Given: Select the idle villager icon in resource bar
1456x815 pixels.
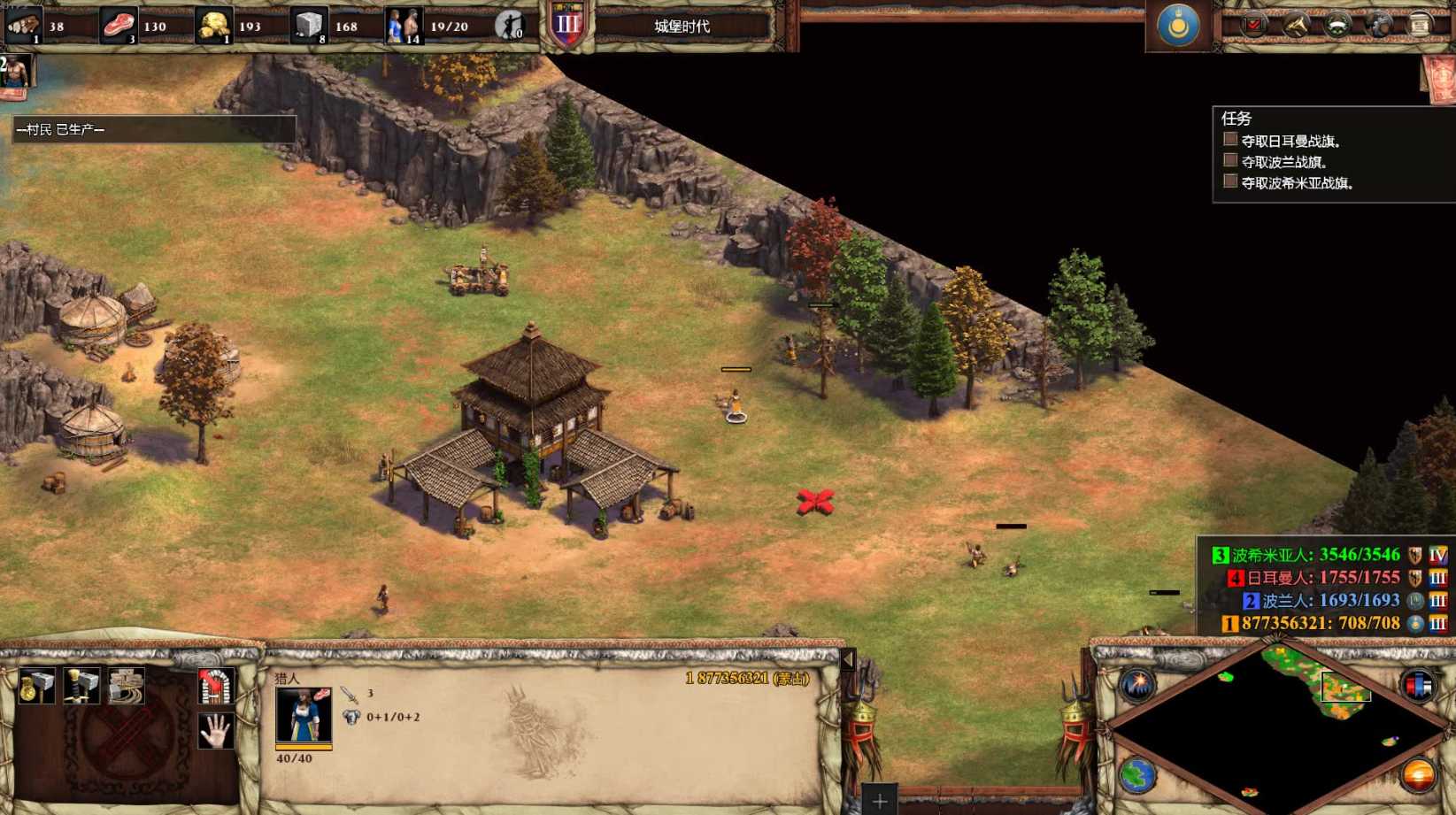Looking at the screenshot, I should (509, 27).
